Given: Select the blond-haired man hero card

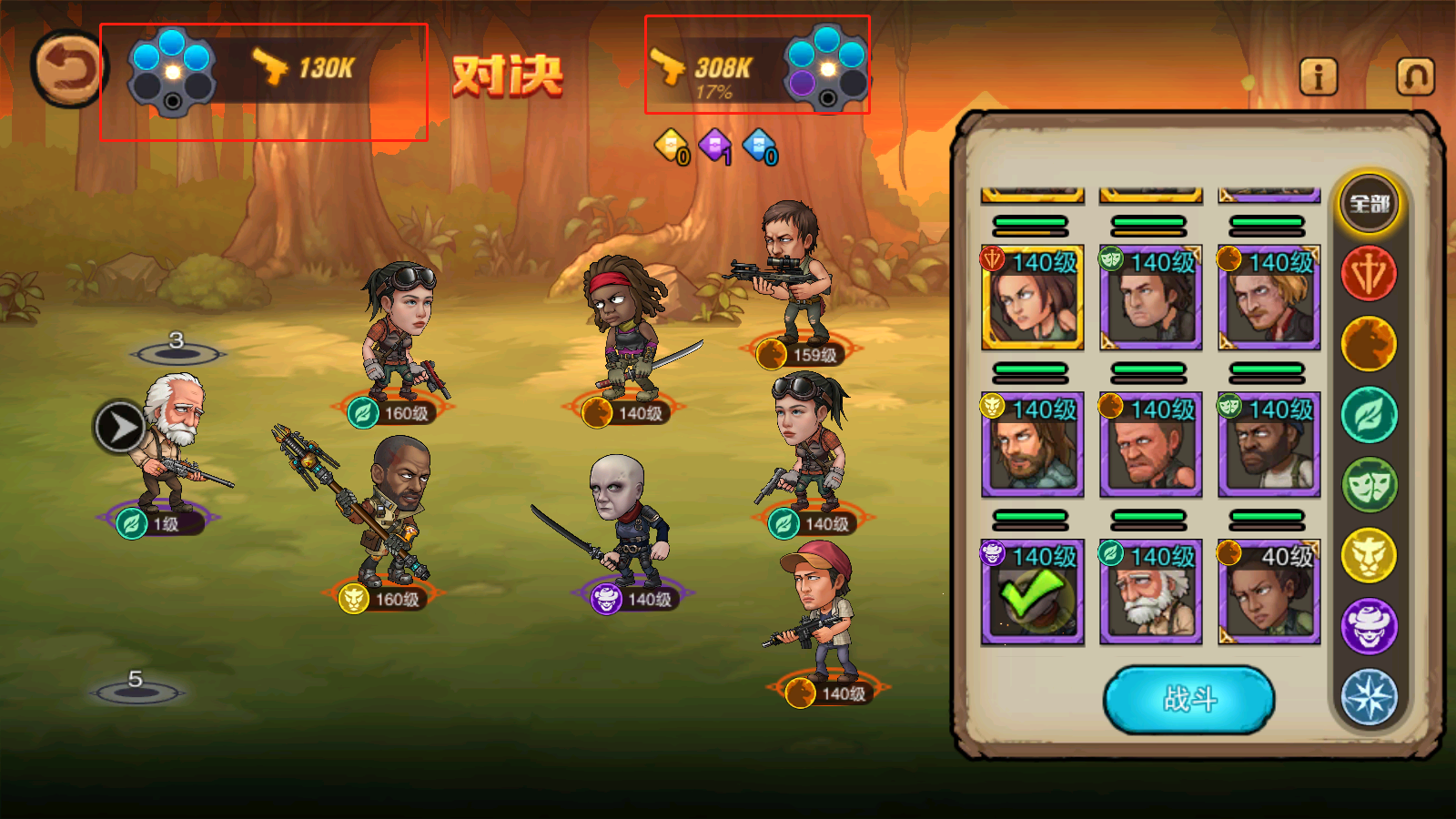Looking at the screenshot, I should click(1269, 298).
